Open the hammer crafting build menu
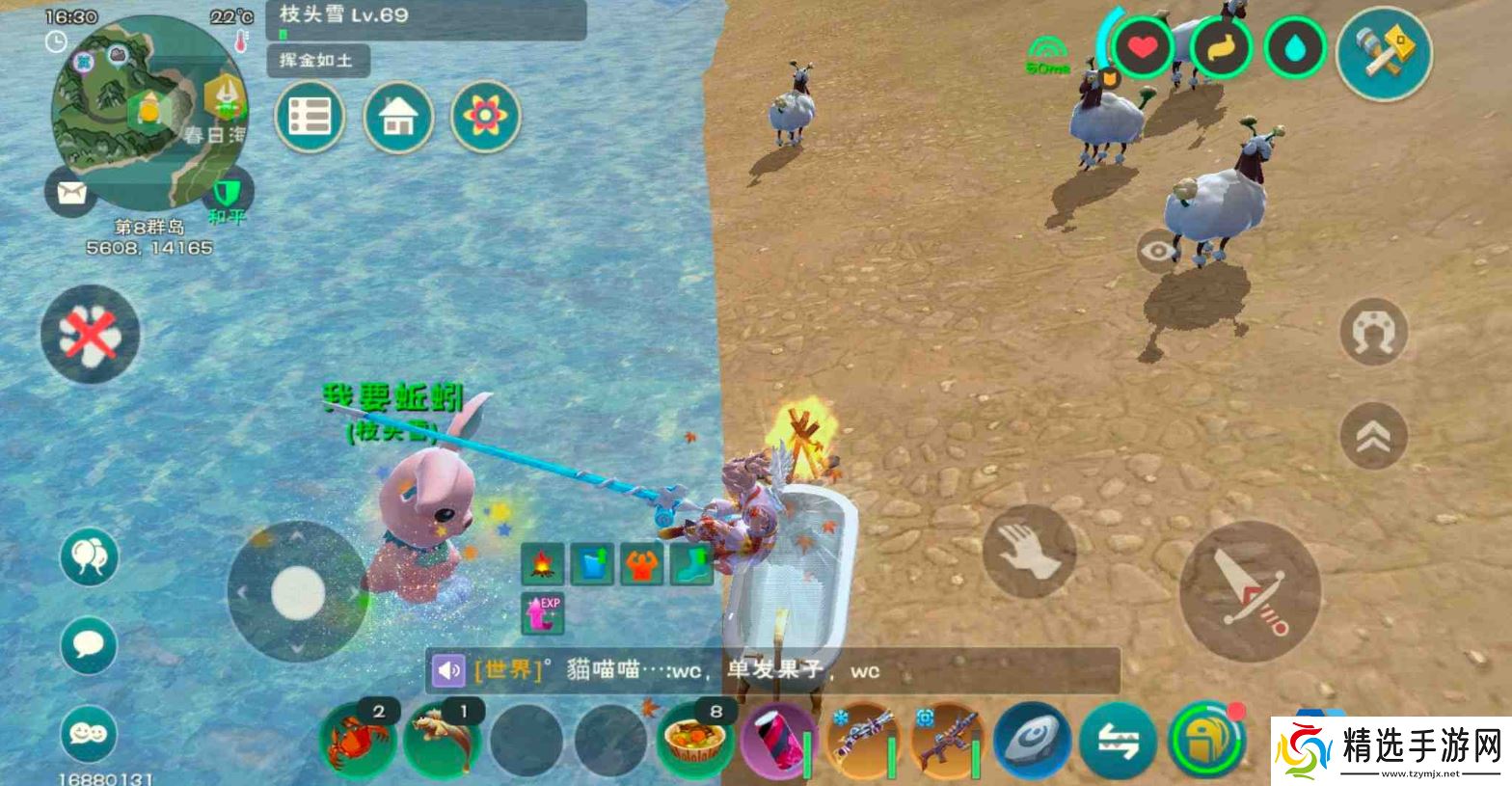The image size is (1512, 786). pos(1384,53)
